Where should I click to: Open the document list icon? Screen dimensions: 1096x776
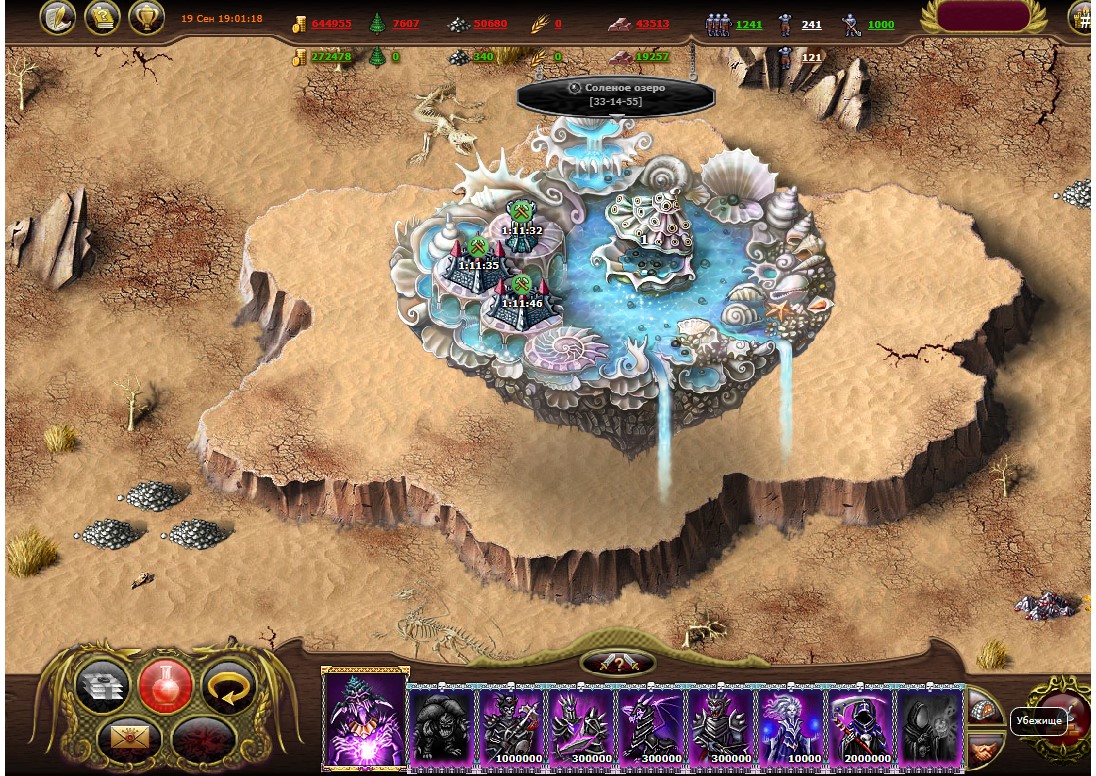point(102,17)
